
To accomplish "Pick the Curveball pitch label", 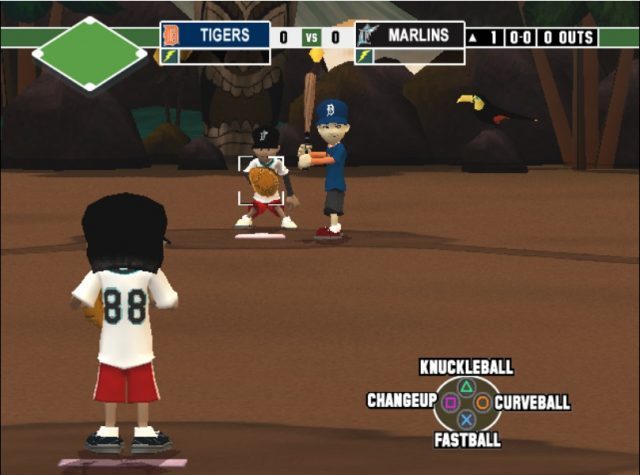I will pos(532,403).
